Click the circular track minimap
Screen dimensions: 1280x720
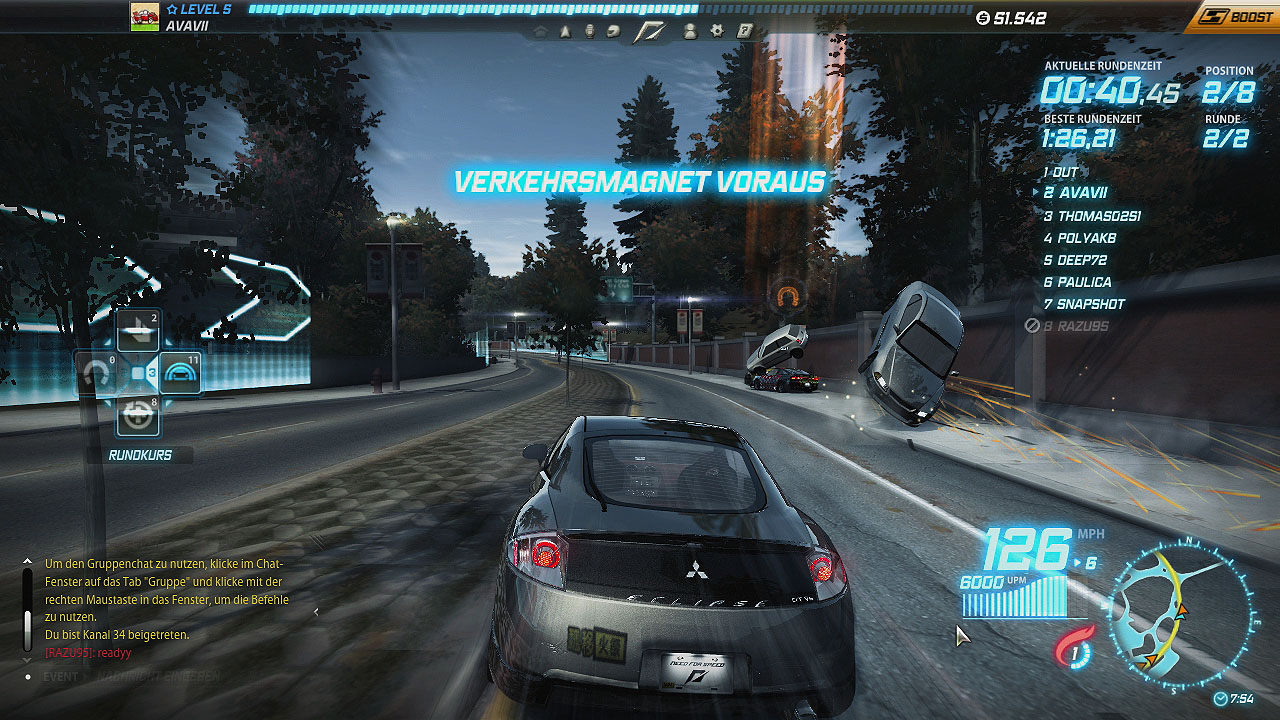tap(1180, 615)
